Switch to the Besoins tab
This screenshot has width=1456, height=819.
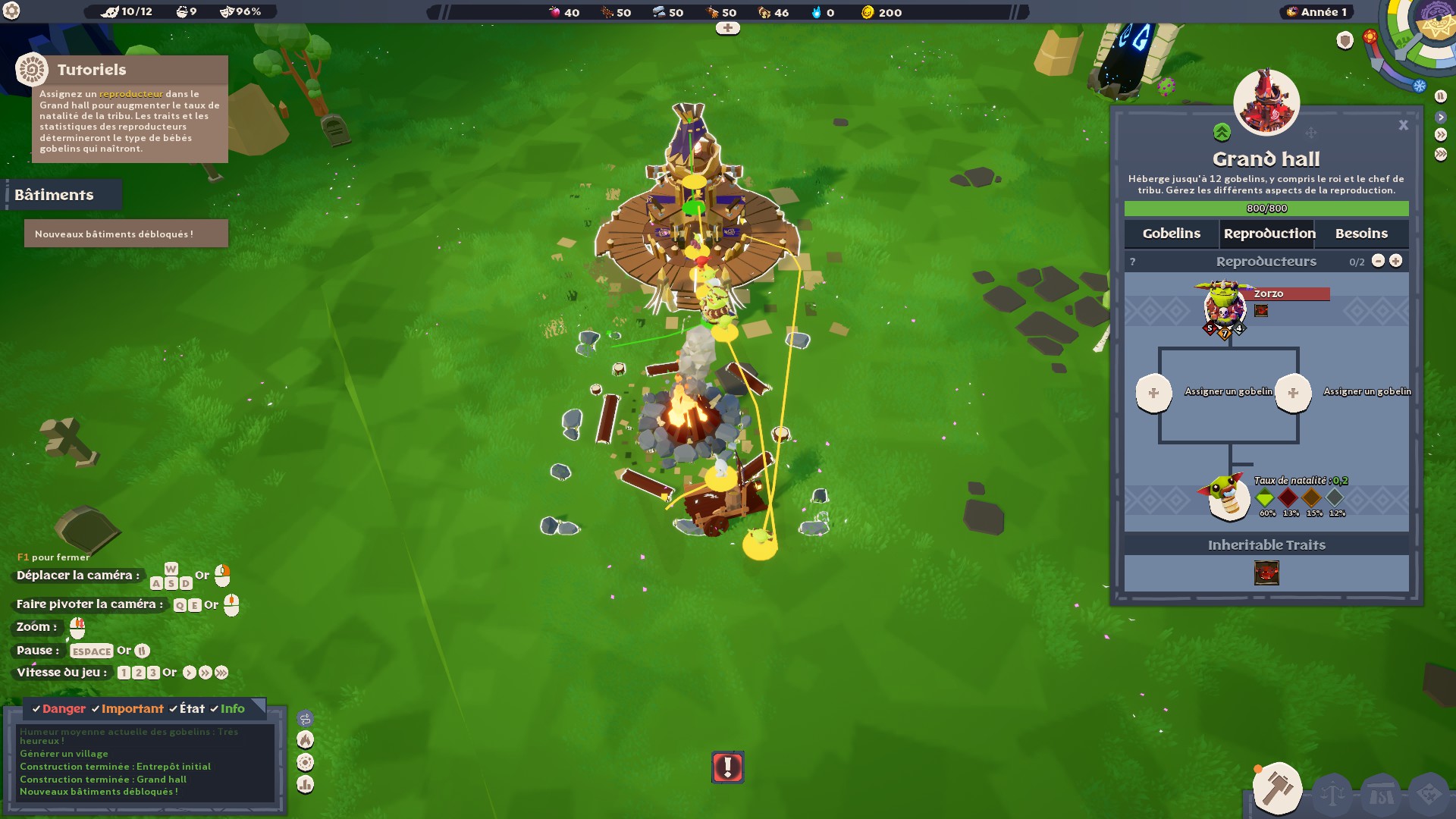pyautogui.click(x=1360, y=234)
